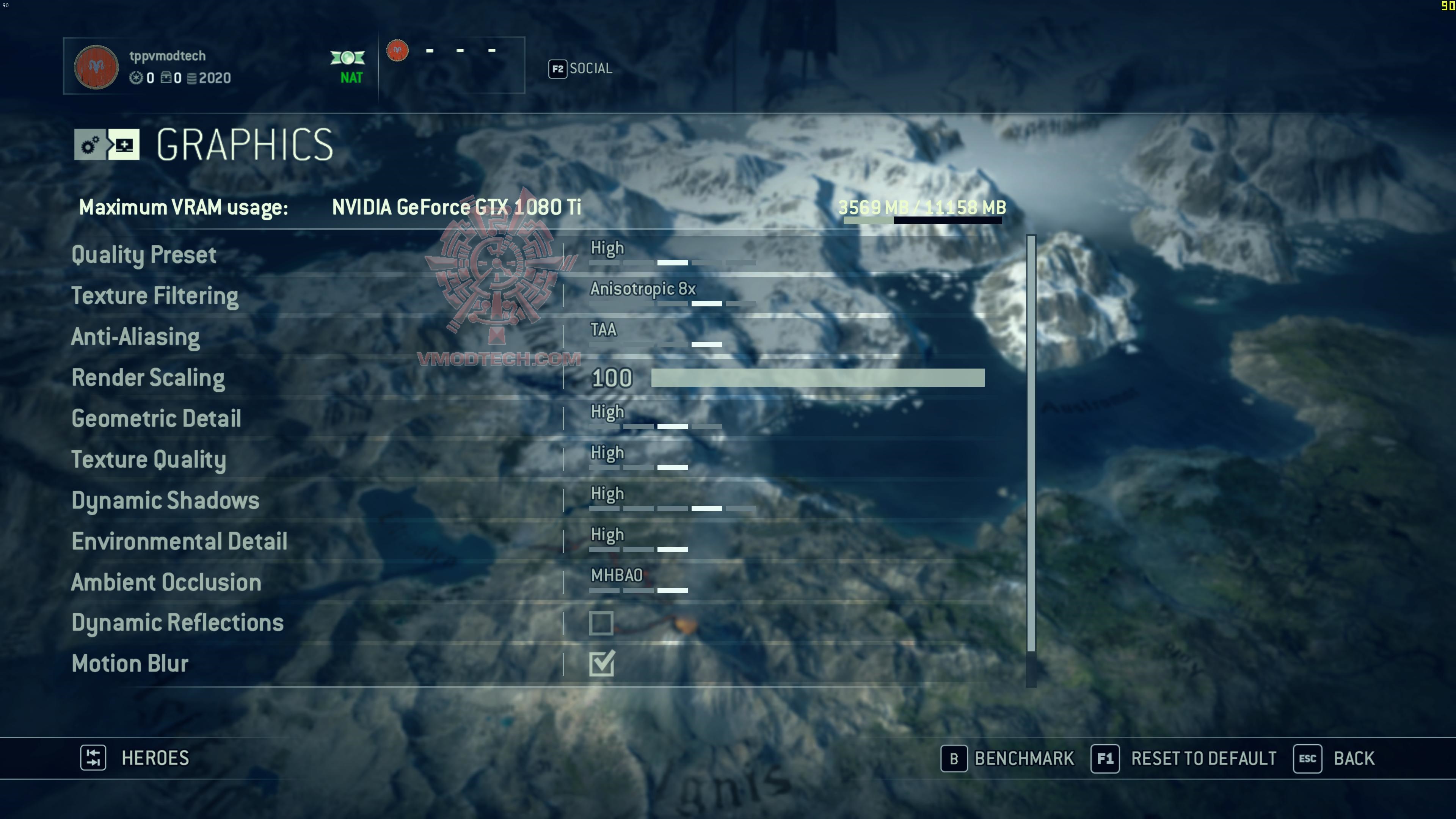Image resolution: width=1456 pixels, height=819 pixels.
Task: Change the Quality Preset setting
Action: point(672,254)
